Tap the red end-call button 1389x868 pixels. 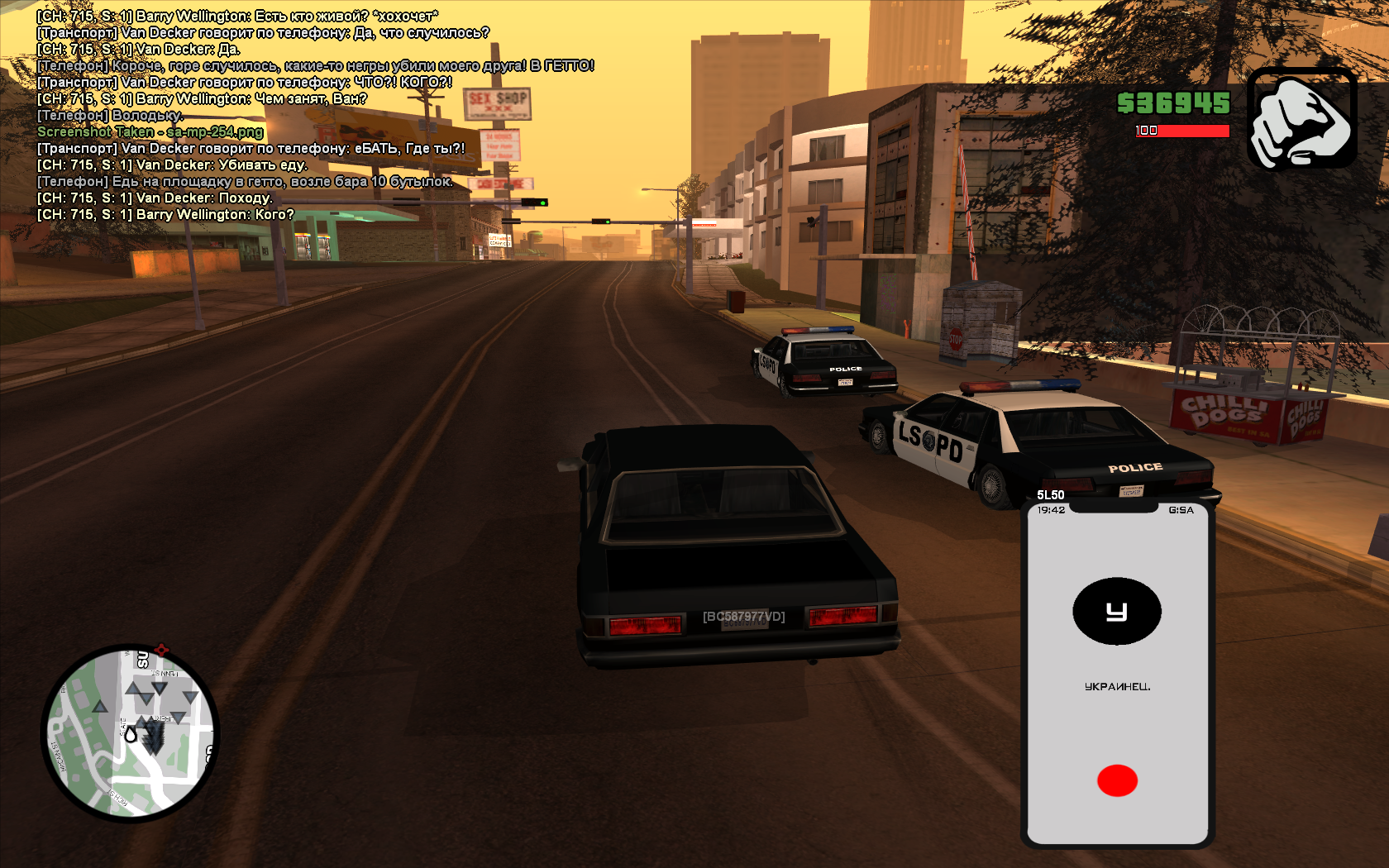[x=1117, y=780]
